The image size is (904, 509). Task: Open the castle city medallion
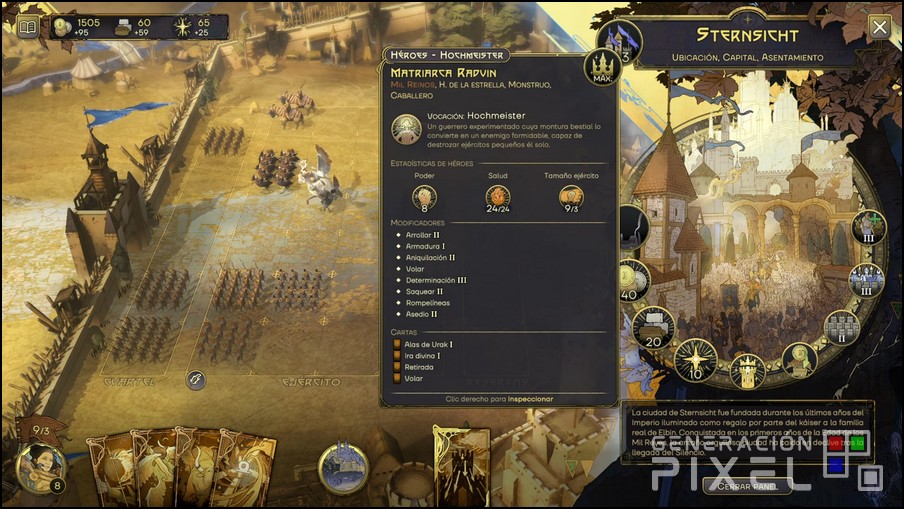343,467
